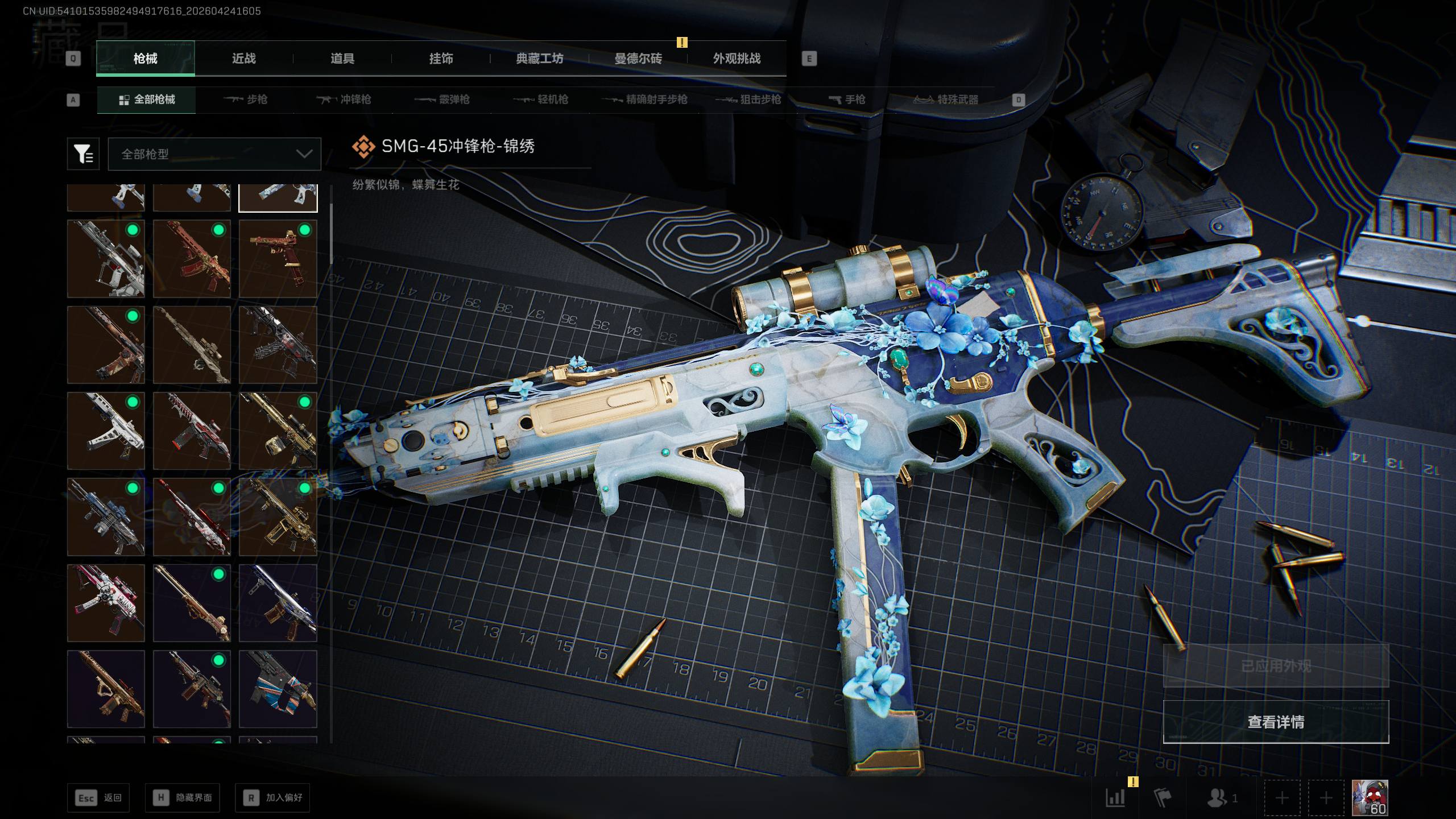
Task: Switch to the 手枪 category
Action: click(x=847, y=100)
